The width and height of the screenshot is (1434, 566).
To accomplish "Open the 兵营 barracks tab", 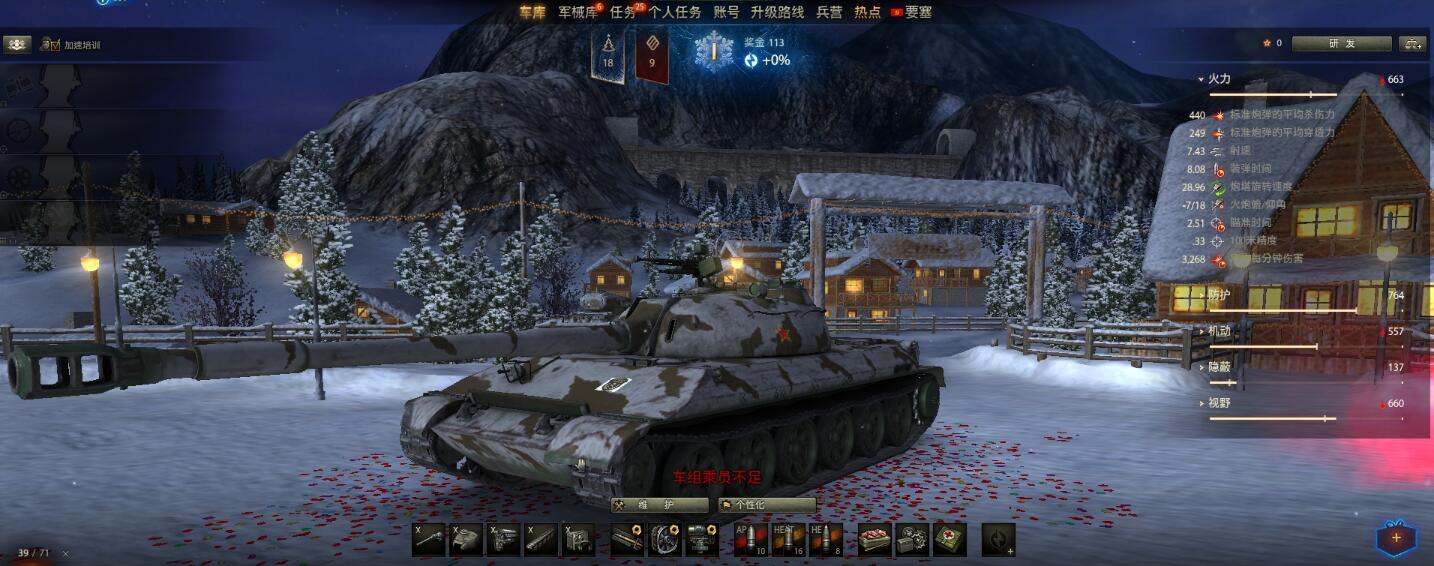I will pos(830,12).
